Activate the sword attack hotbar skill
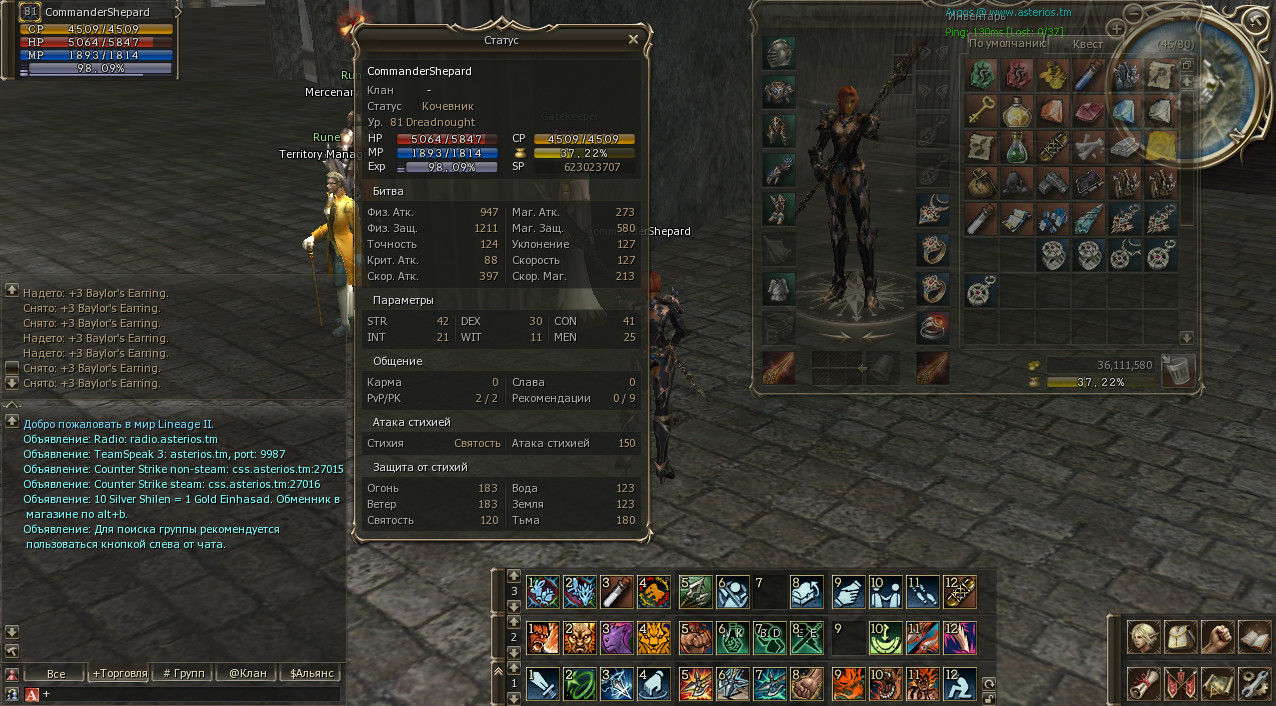This screenshot has height=706, width=1276. 542,683
